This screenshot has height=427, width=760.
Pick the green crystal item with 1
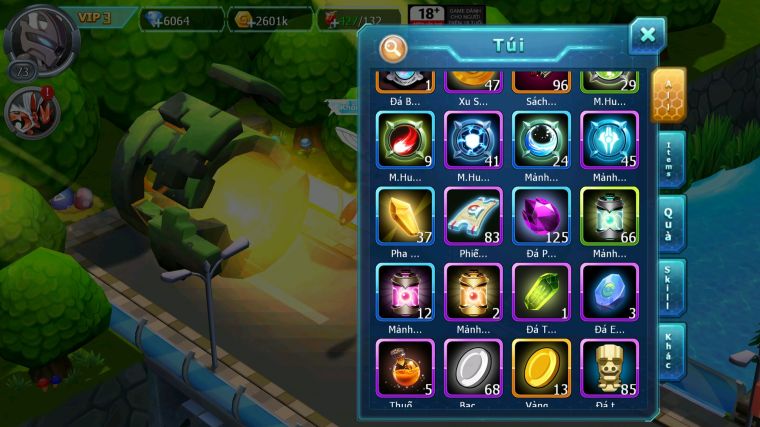click(541, 292)
